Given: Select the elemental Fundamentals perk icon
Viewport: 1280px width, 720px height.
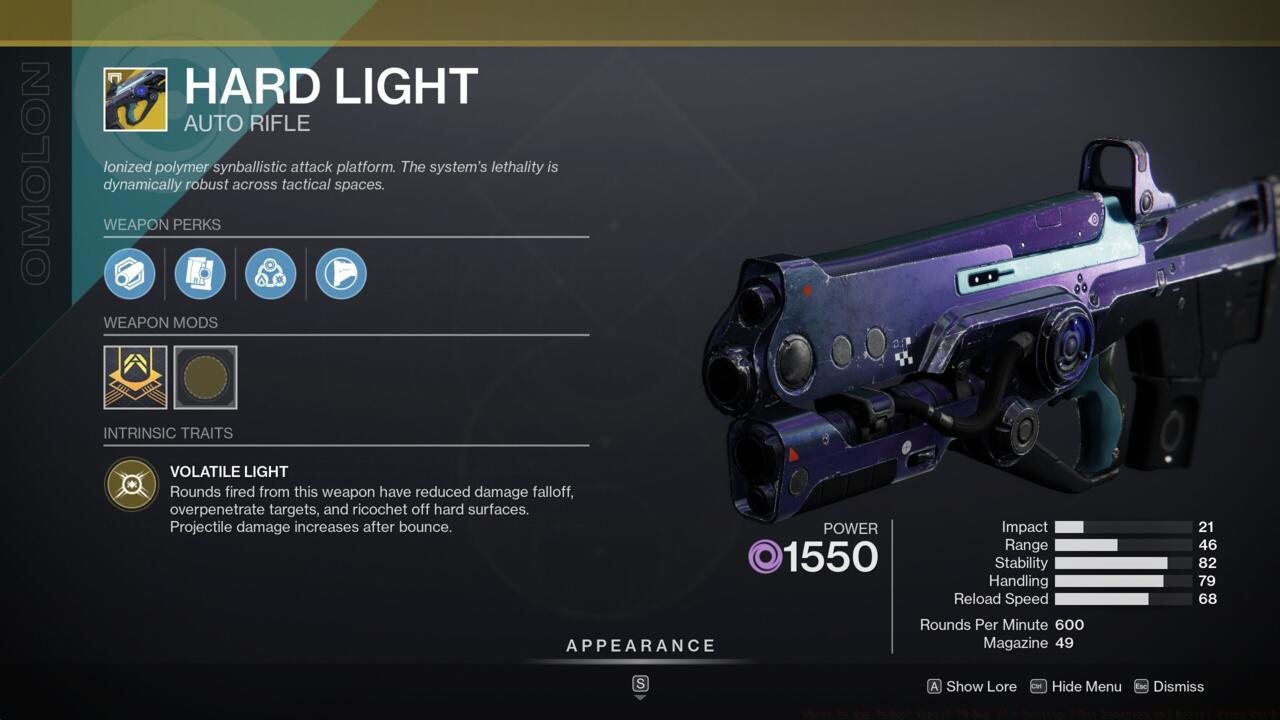Looking at the screenshot, I should [270, 273].
